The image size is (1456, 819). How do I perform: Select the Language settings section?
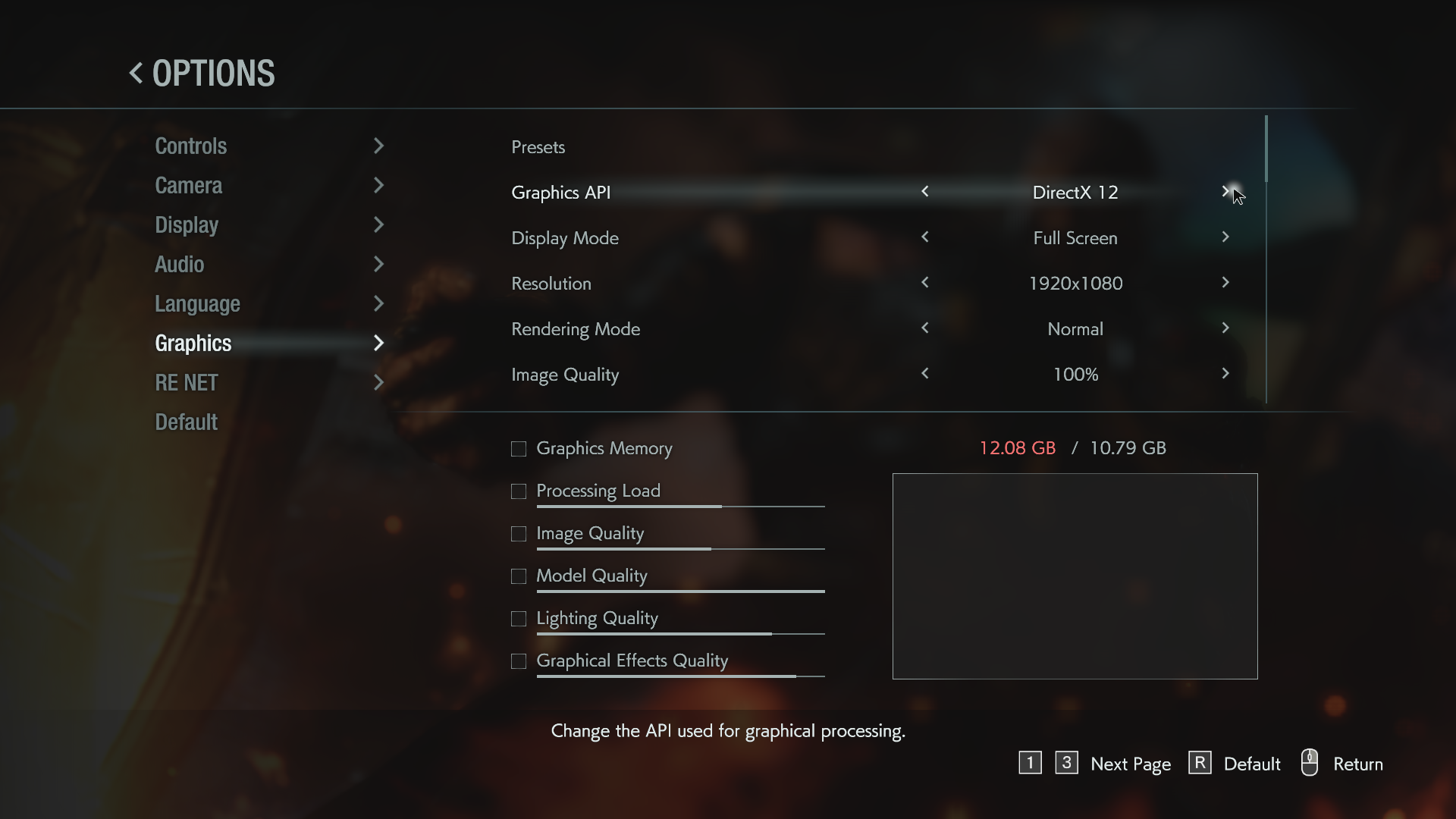click(197, 304)
